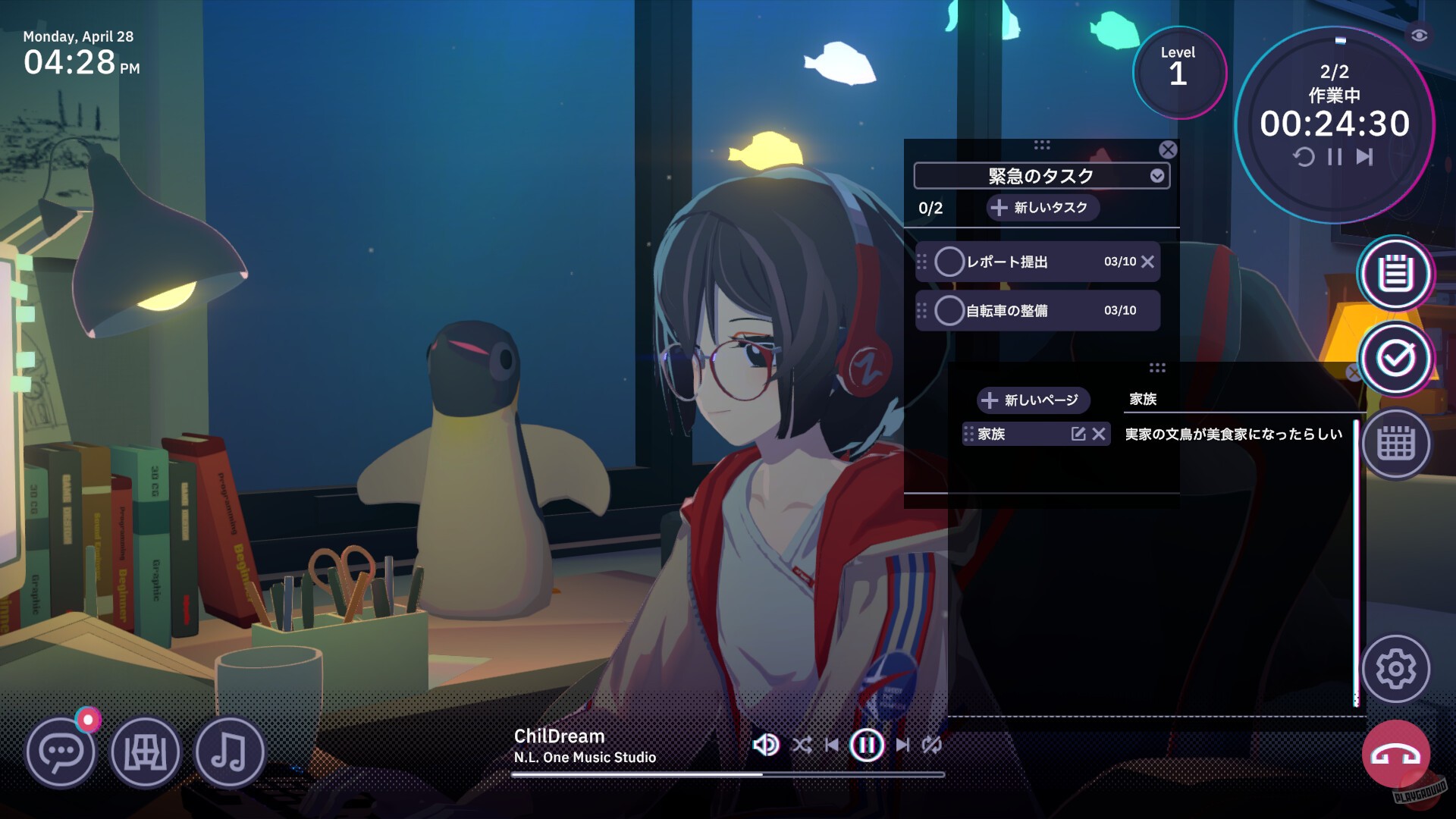Add a task with 新しいタスク button

[1041, 207]
